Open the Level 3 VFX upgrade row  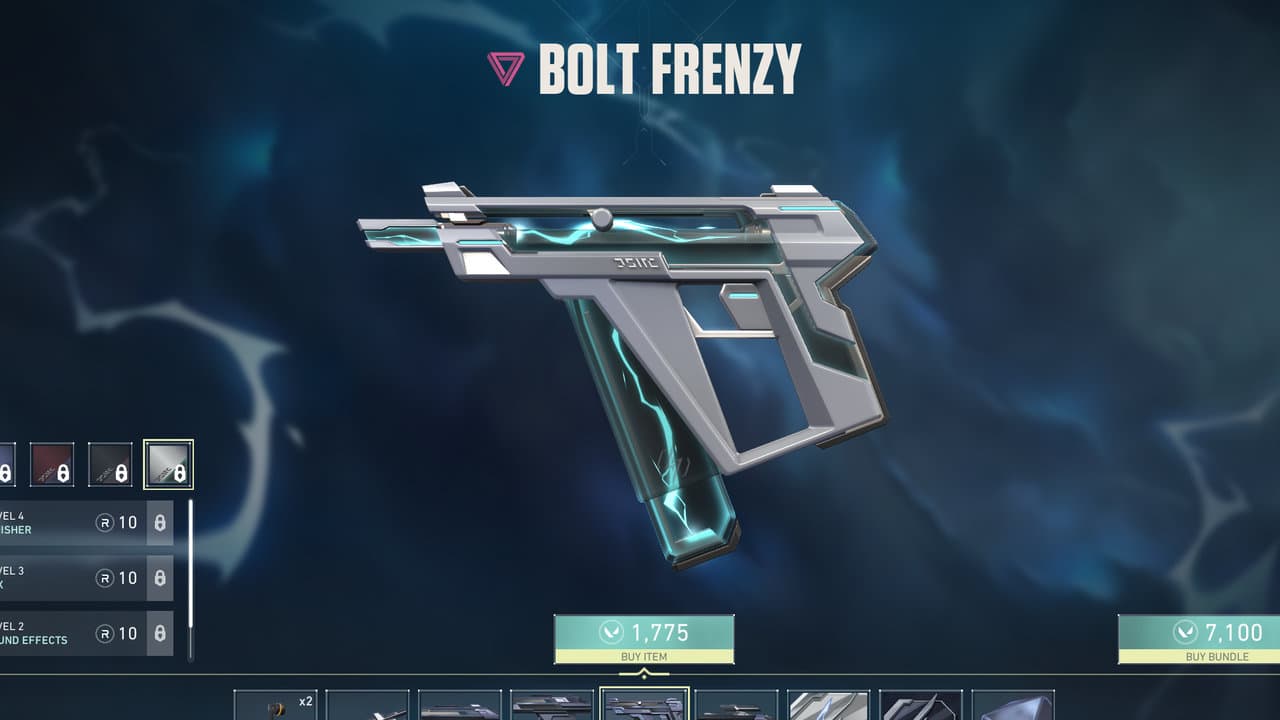pos(85,578)
